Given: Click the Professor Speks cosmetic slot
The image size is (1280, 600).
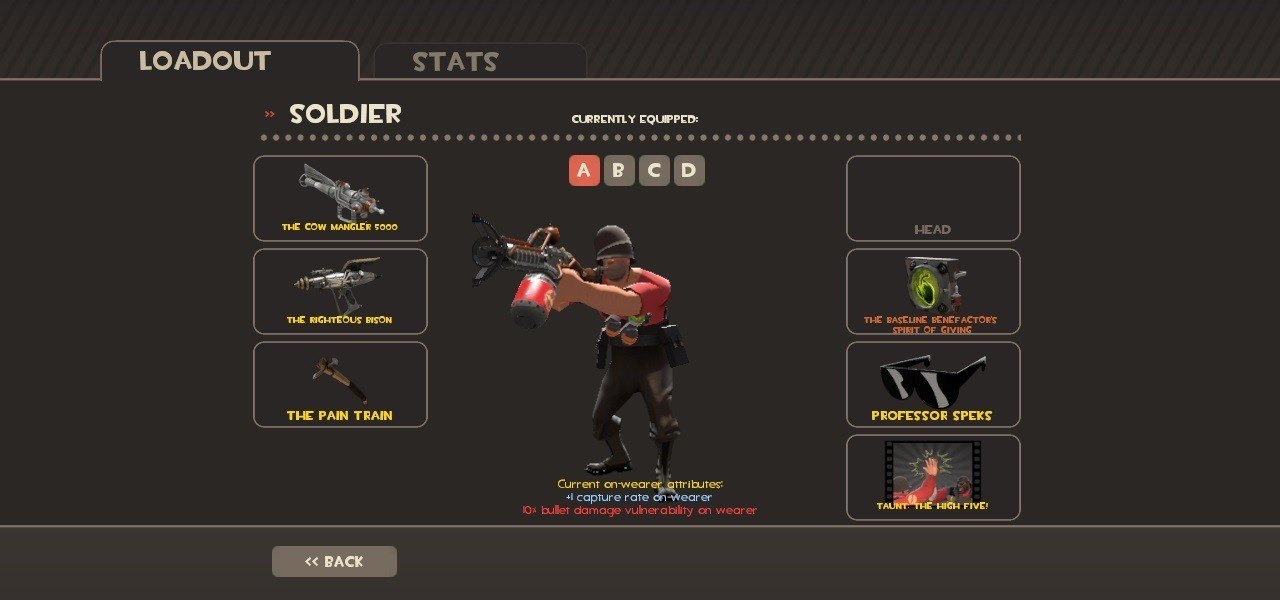Looking at the screenshot, I should point(933,384).
